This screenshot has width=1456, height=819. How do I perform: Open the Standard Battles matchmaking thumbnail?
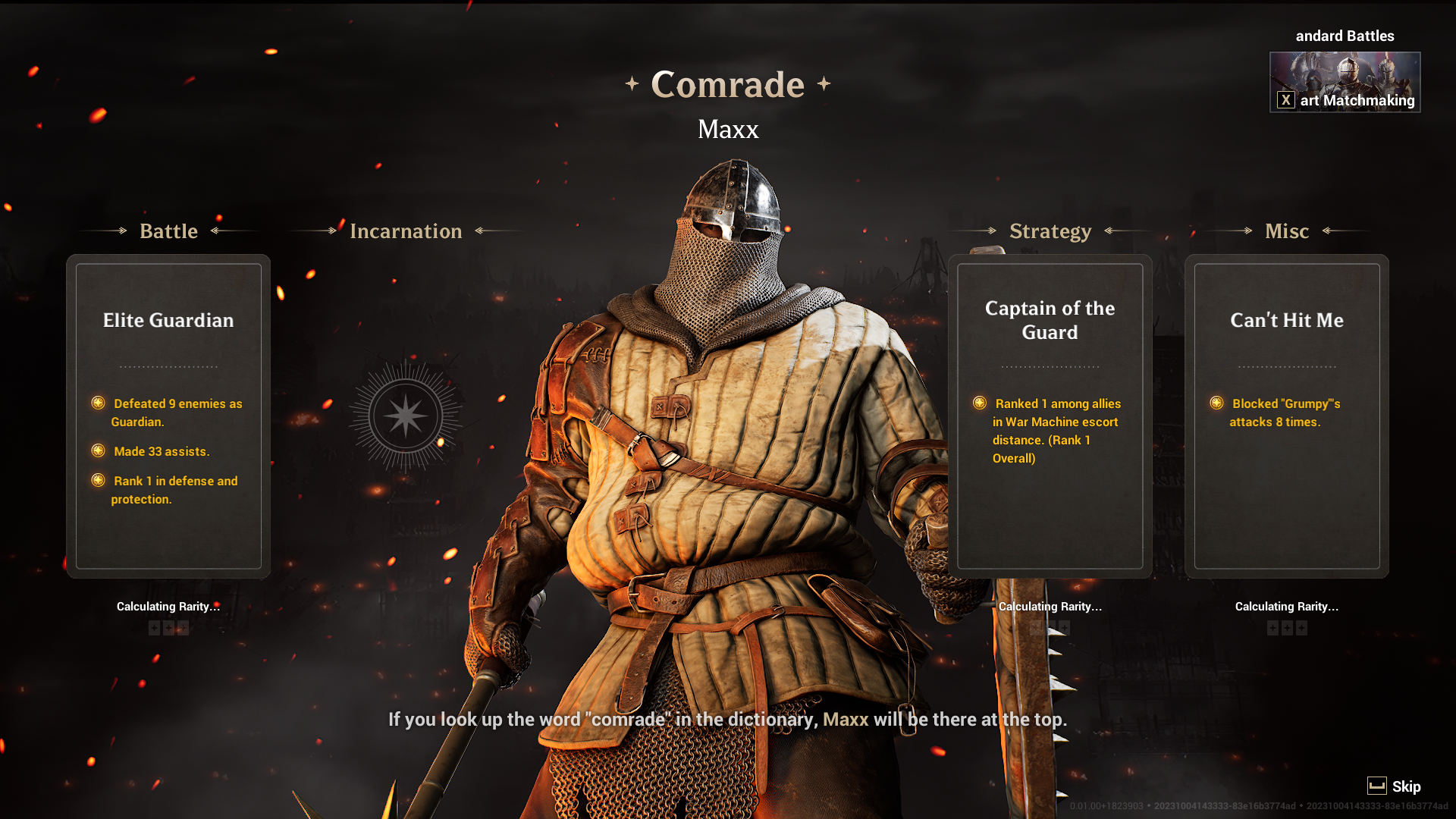point(1345,82)
